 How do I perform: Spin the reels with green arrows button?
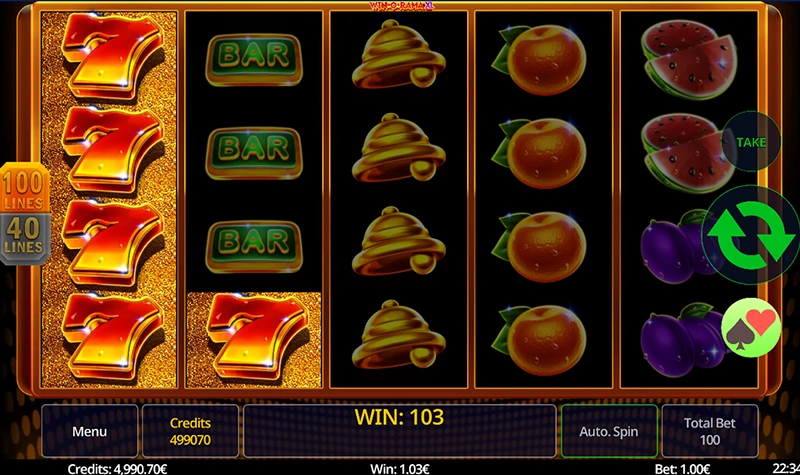(752, 234)
